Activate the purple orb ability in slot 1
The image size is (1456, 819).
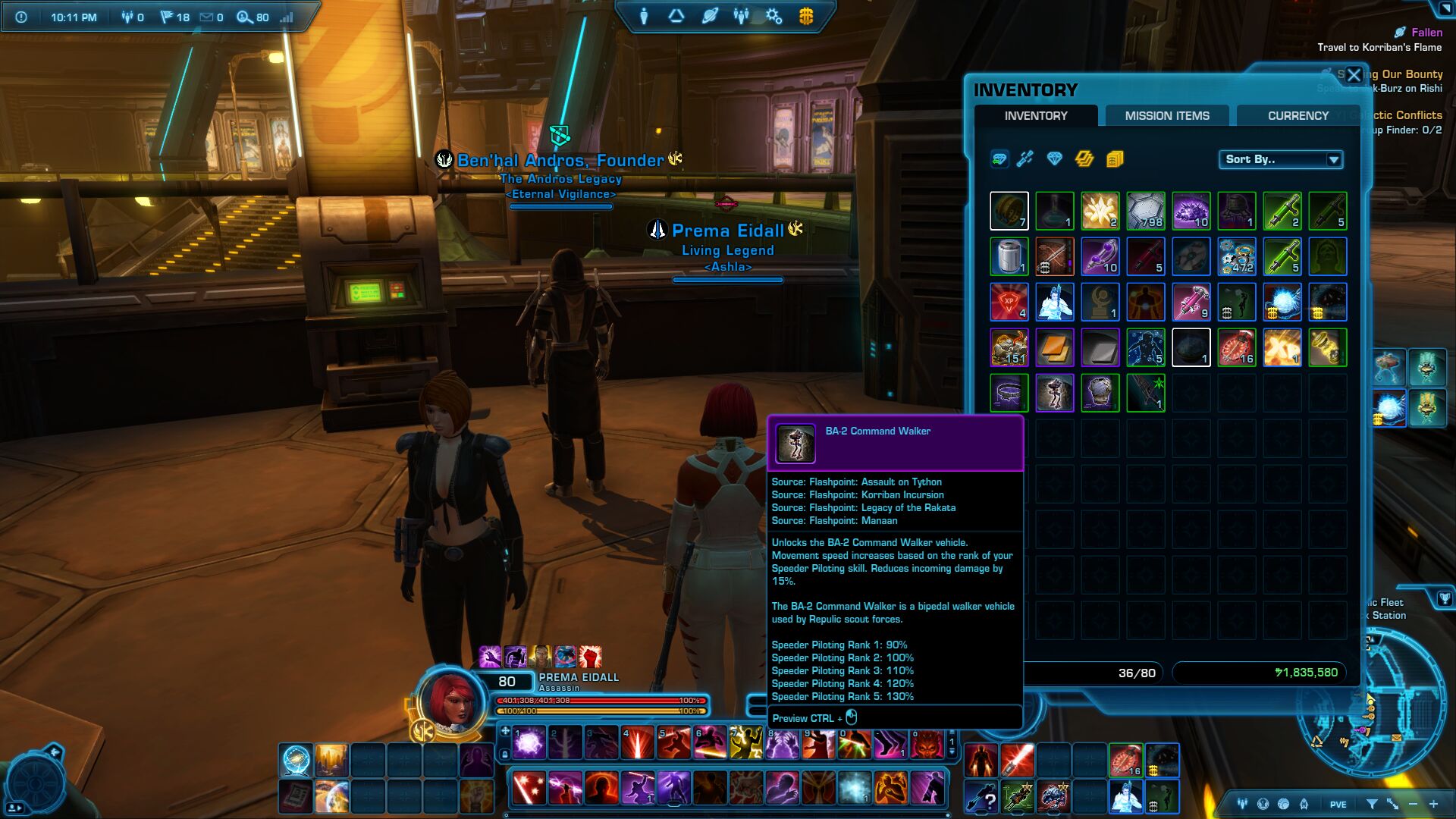pos(529,742)
